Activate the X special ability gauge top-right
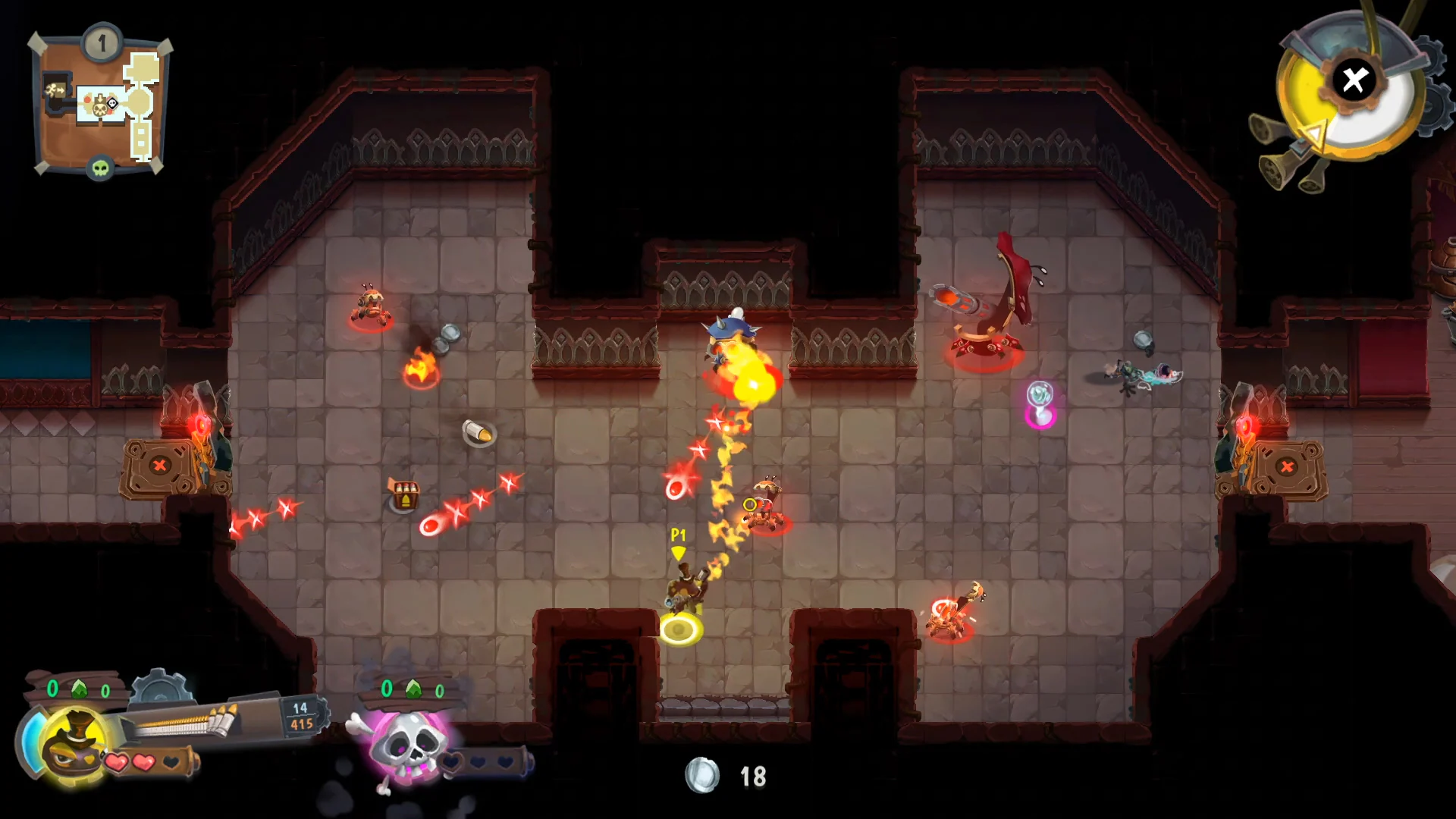Image resolution: width=1456 pixels, height=819 pixels. (1352, 81)
